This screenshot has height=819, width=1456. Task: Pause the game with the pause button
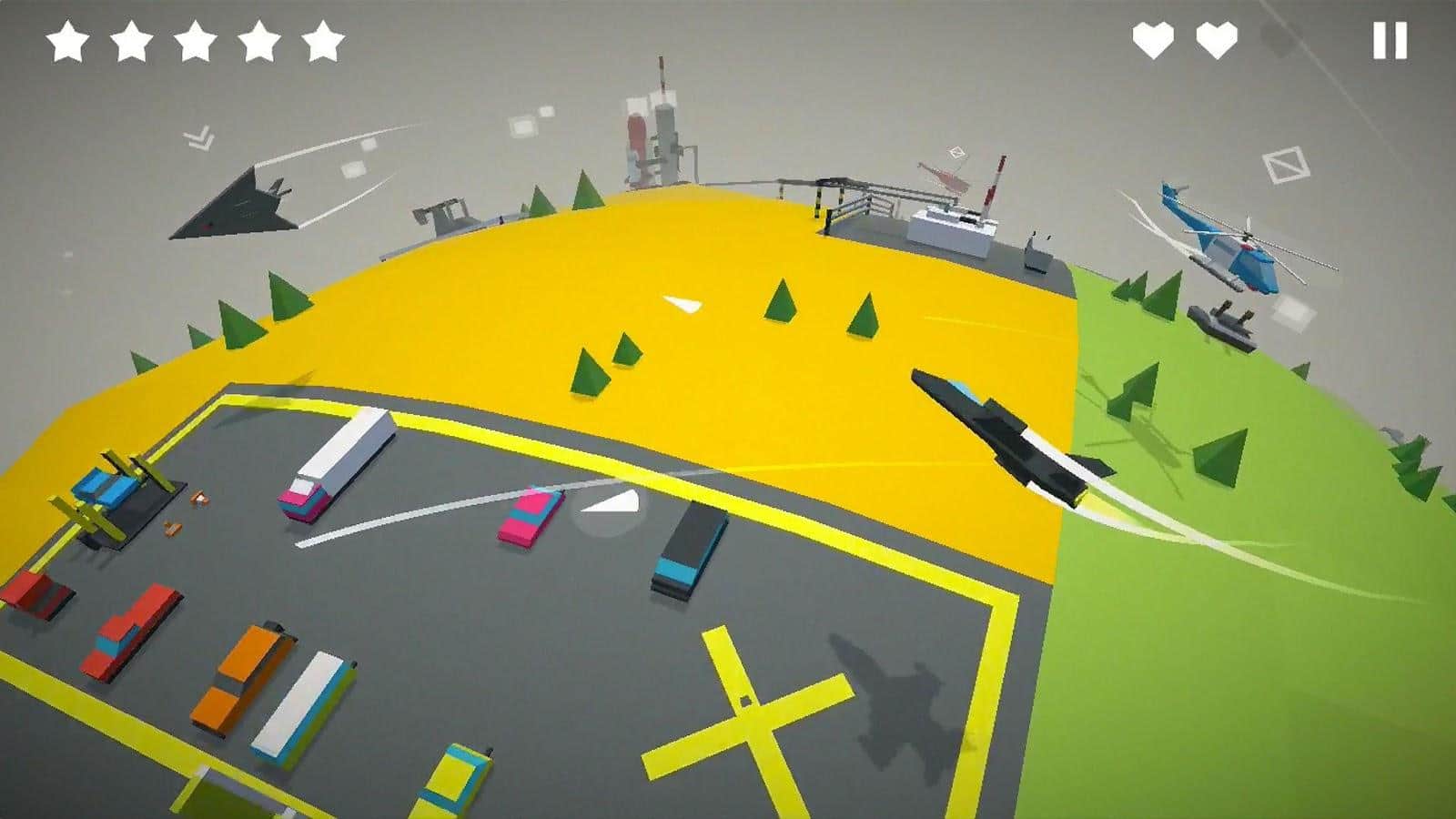click(x=1390, y=41)
